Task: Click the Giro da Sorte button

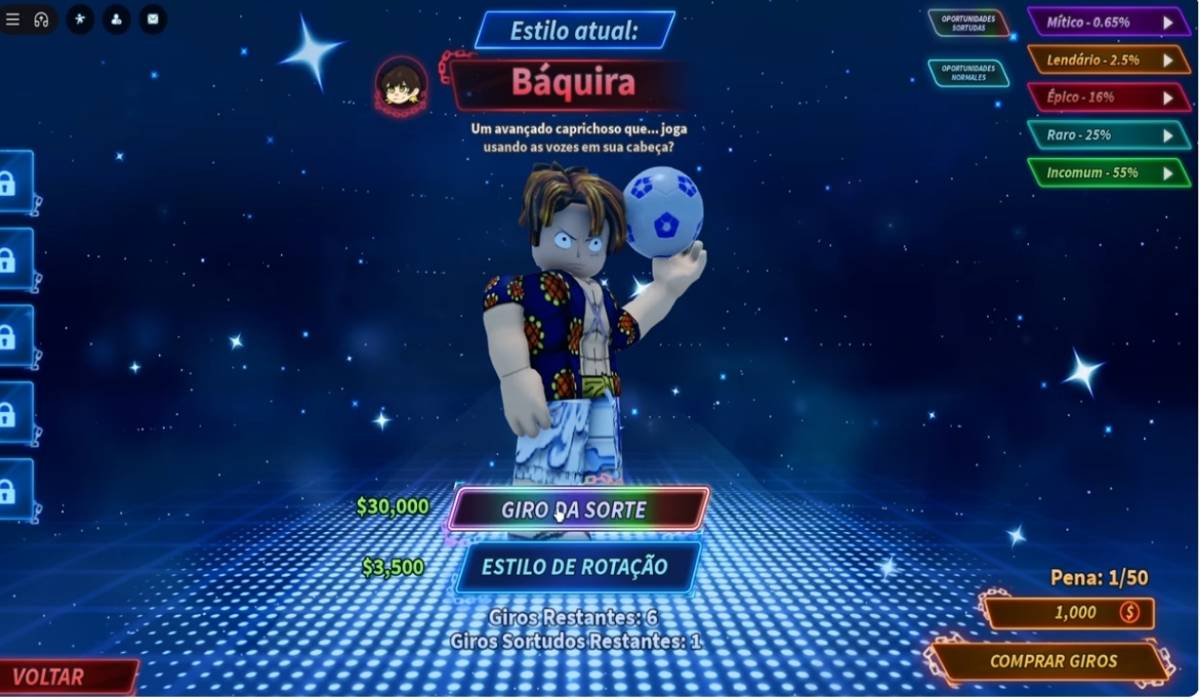Action: [578, 510]
